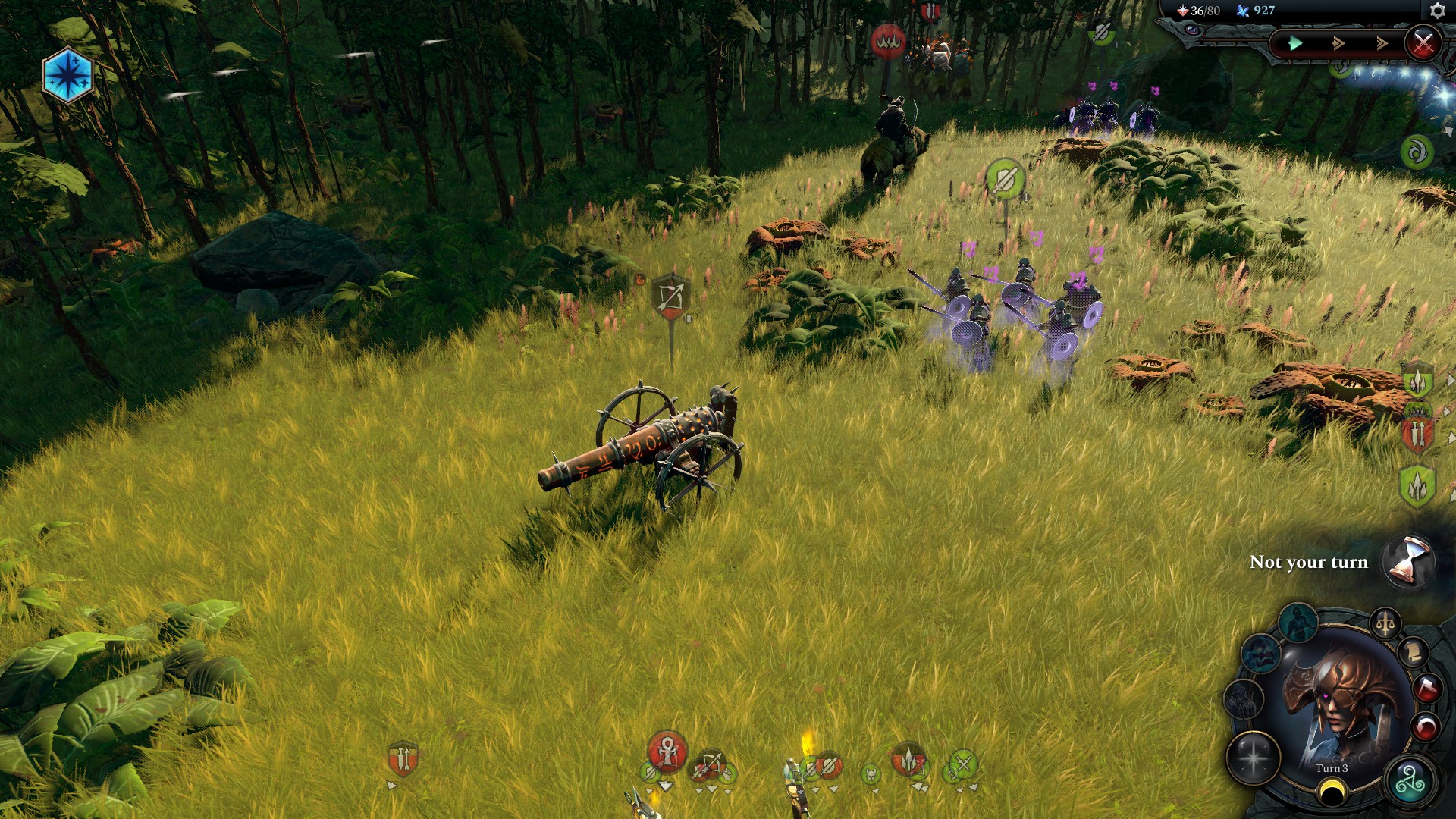Expand the arrow under the crossbow status icon
The width and height of the screenshot is (1456, 819).
pos(712,789)
